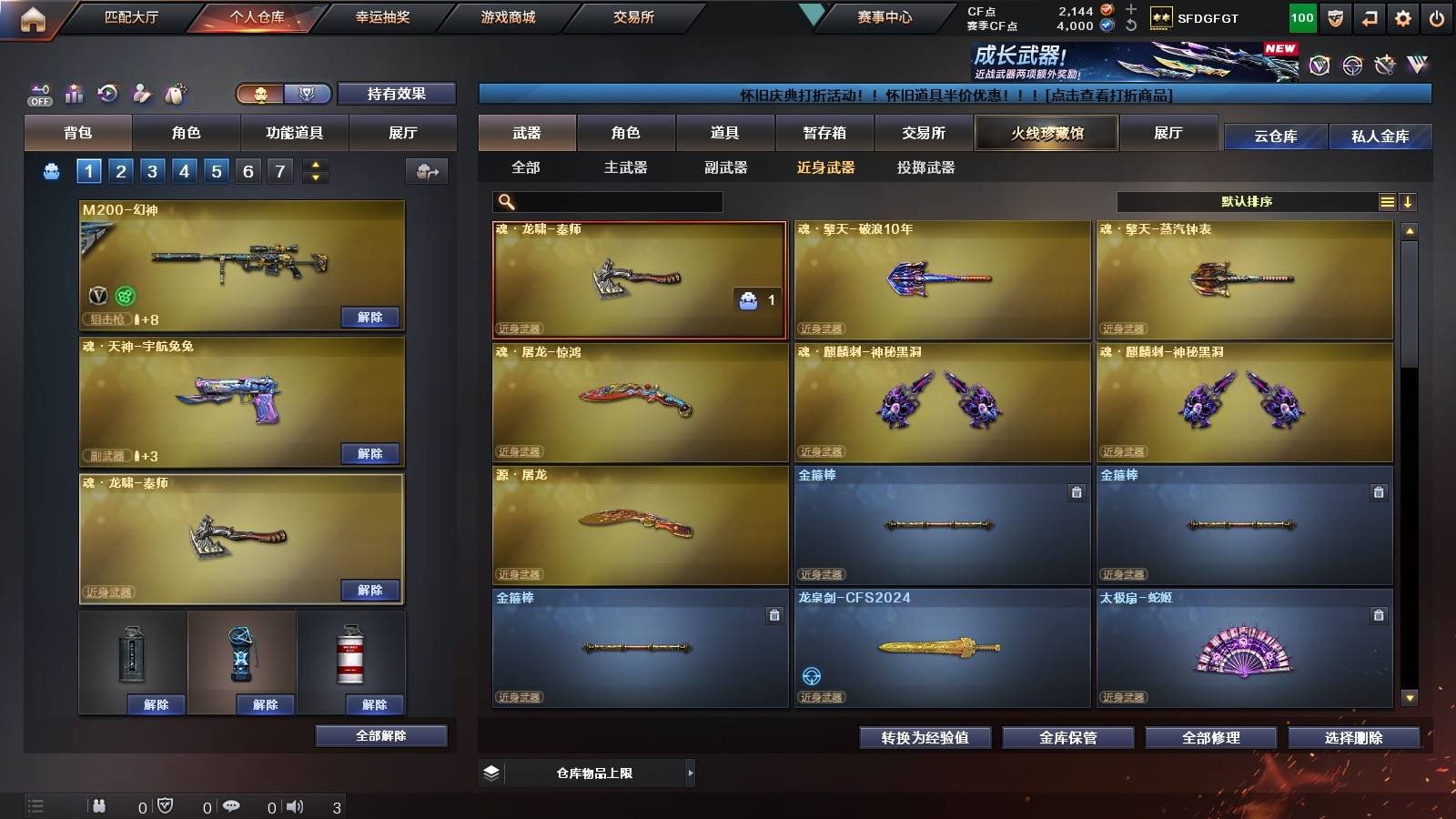Click the 转换为经验值 button at the bottom

[925, 738]
